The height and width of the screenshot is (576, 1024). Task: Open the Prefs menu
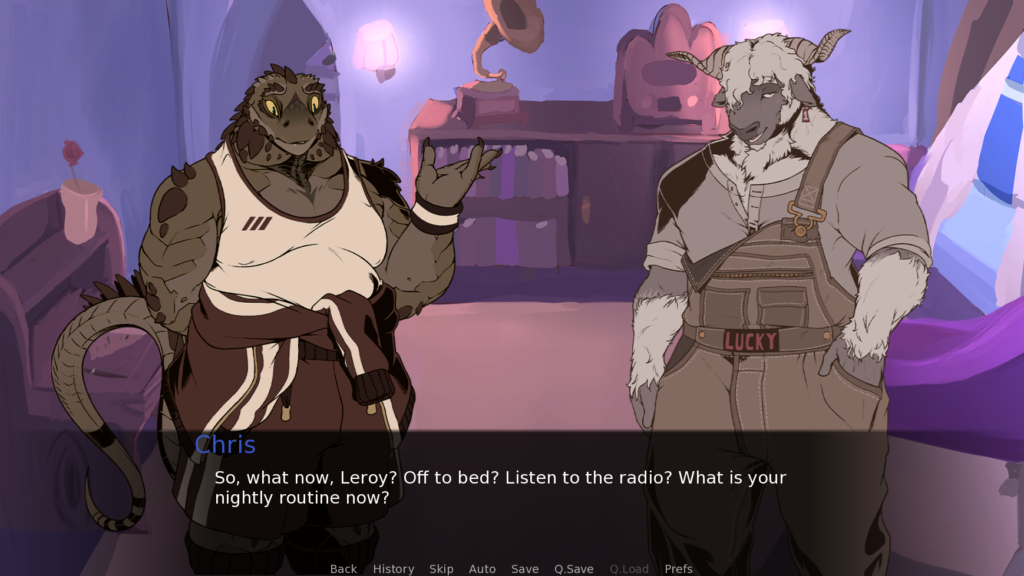[x=679, y=568]
